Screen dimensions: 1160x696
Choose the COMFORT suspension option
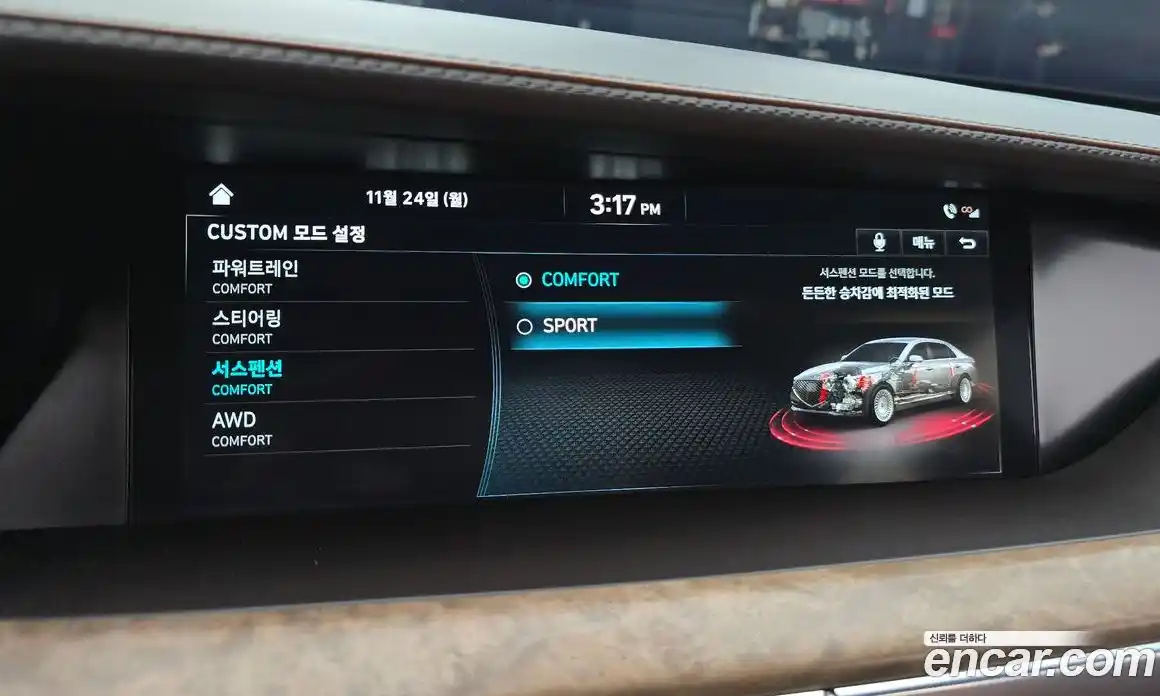coord(579,280)
